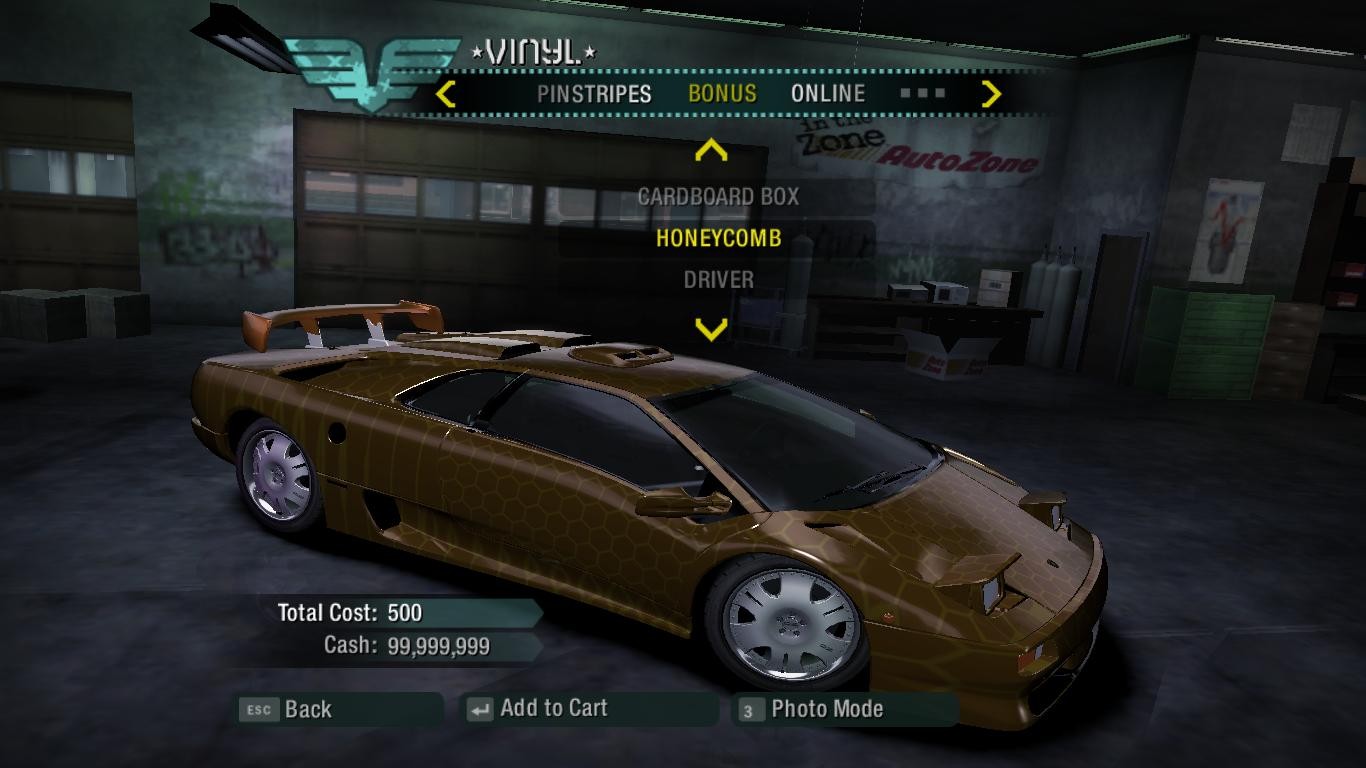Click the left category arrow
1366x768 pixels.
click(x=447, y=95)
